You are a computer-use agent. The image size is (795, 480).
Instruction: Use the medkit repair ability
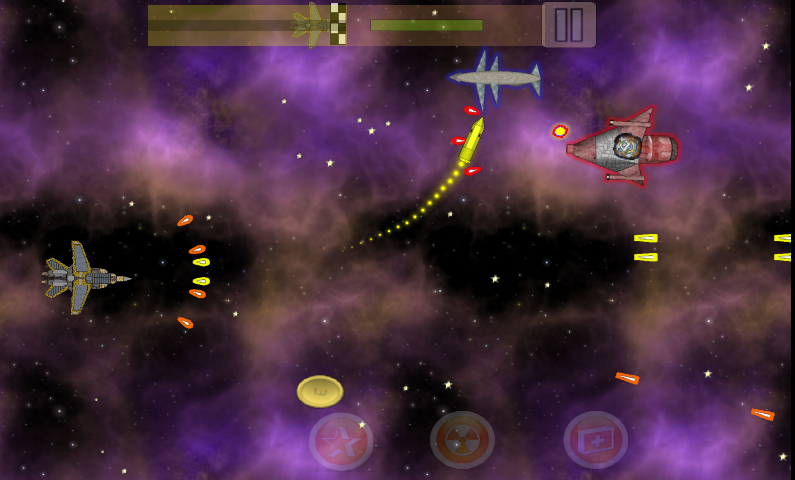[x=596, y=440]
